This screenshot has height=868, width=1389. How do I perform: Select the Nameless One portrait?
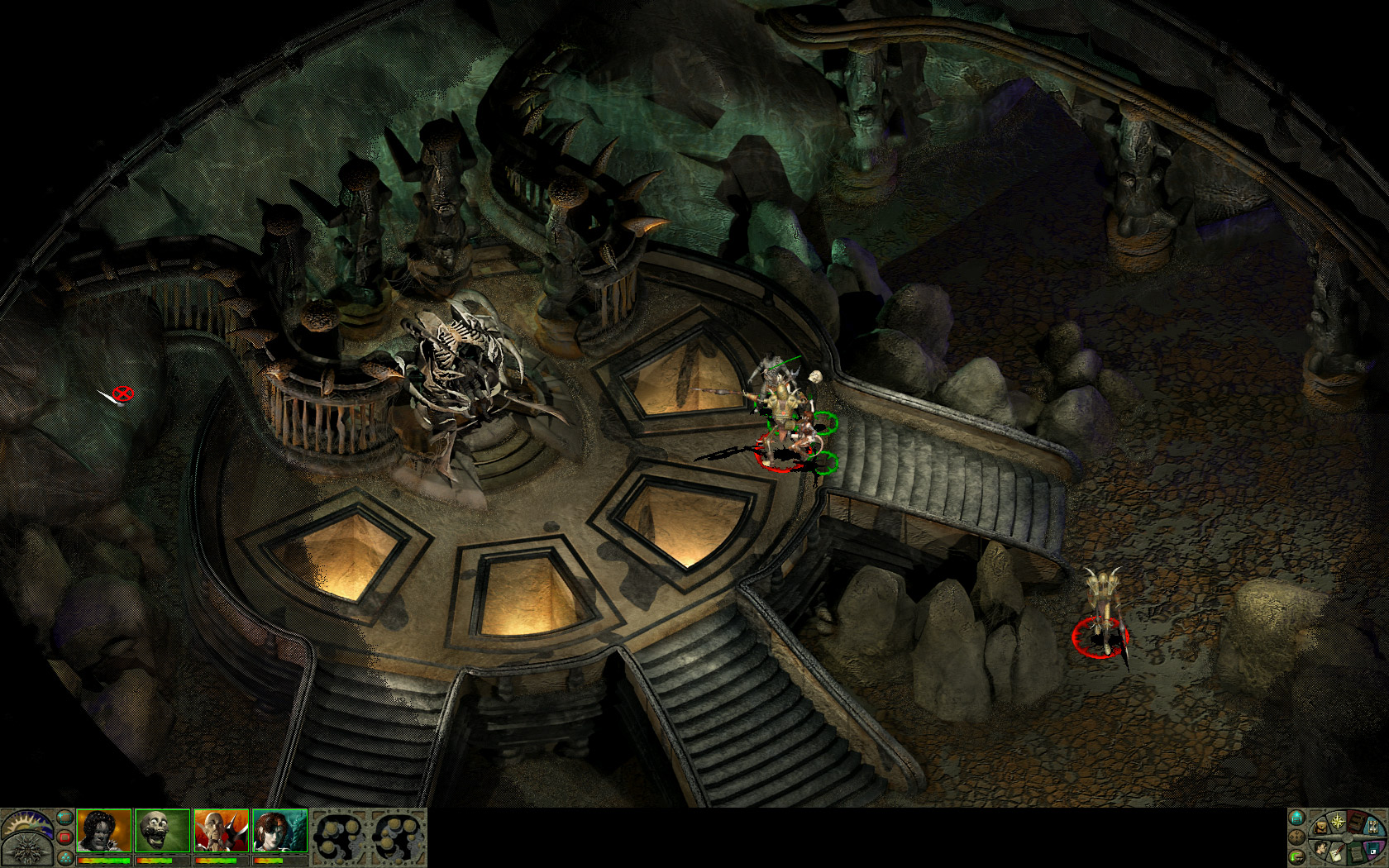coord(104,831)
